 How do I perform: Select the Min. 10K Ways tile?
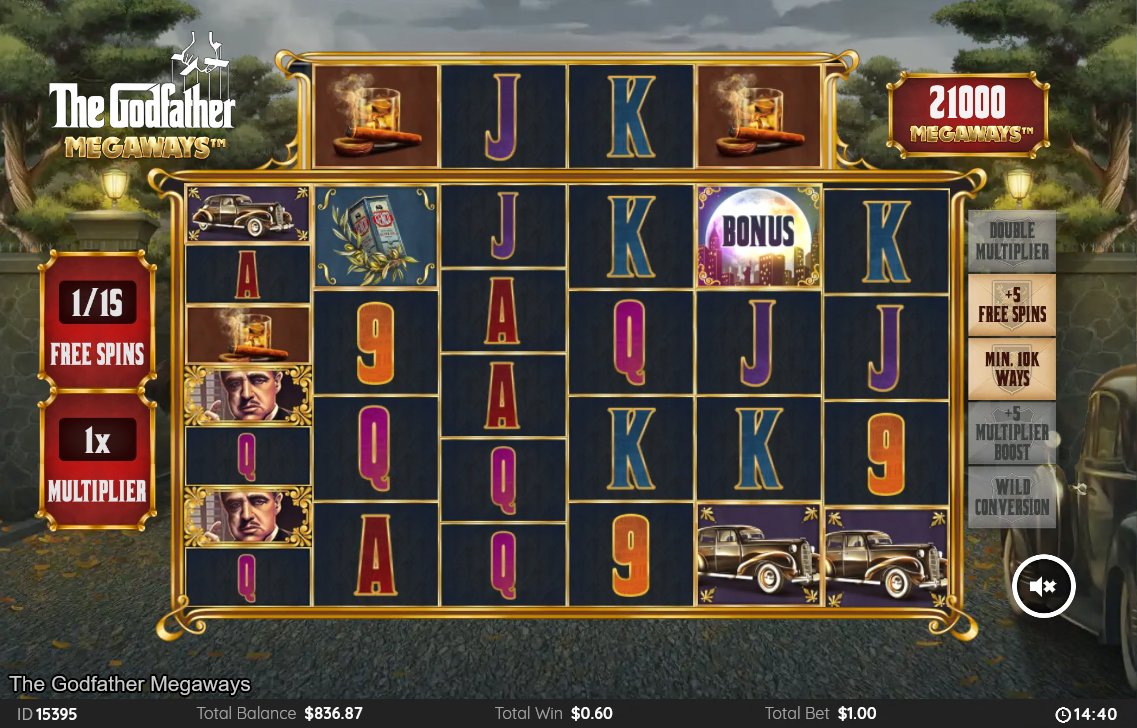1011,369
